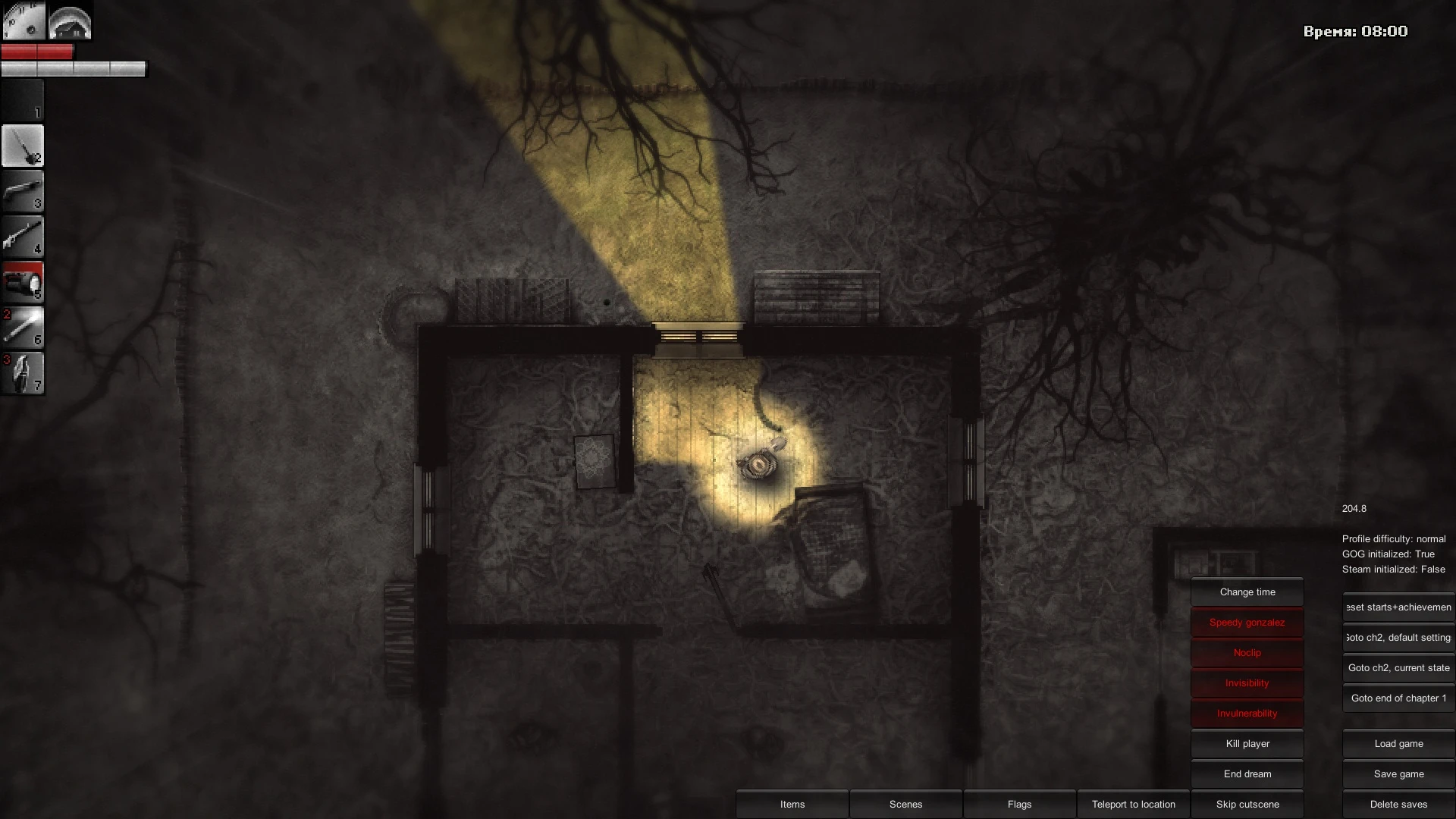Click the Save game button
The width and height of the screenshot is (1456, 819).
1398,773
